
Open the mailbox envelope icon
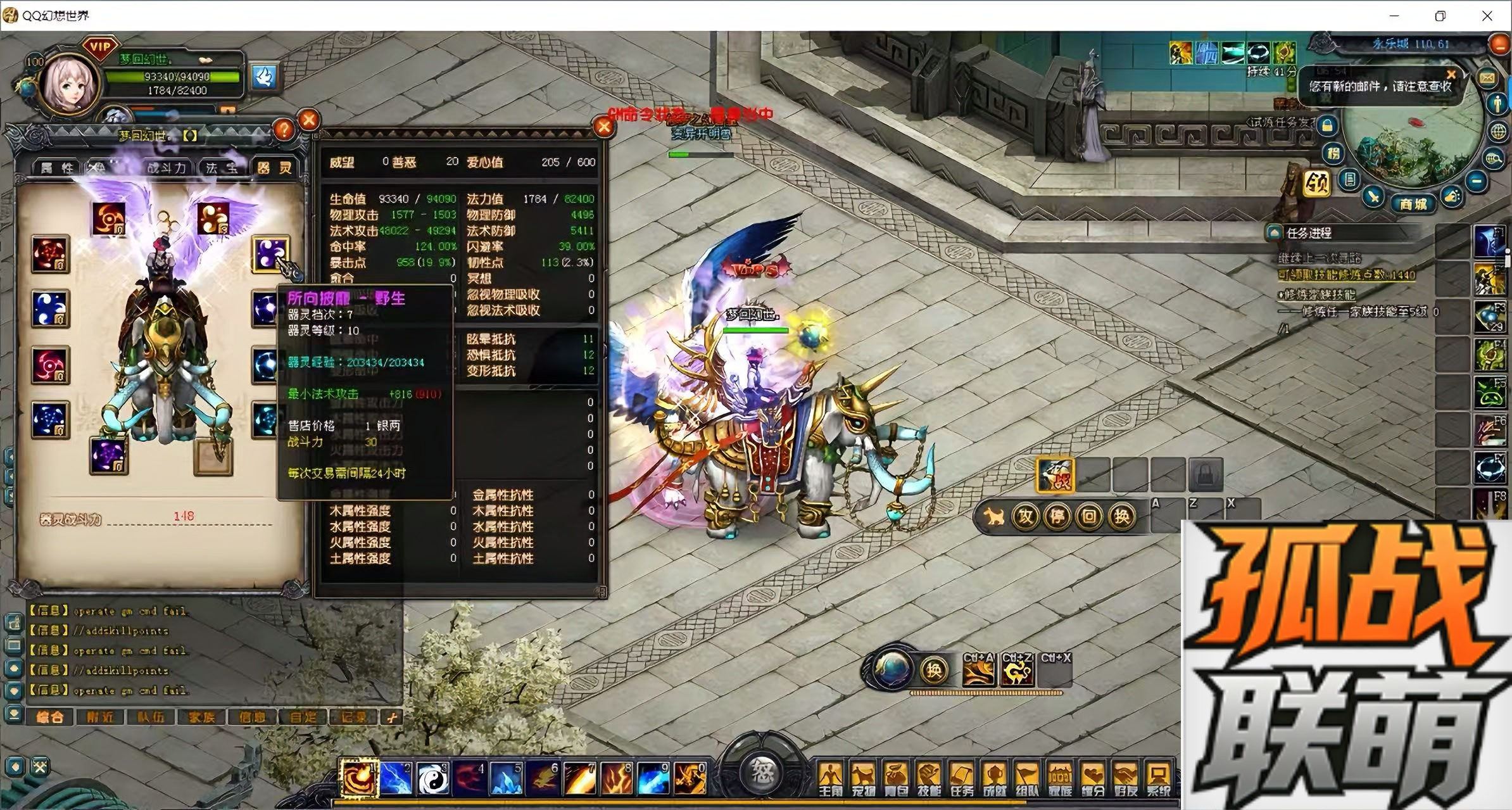pyautogui.click(x=1487, y=78)
